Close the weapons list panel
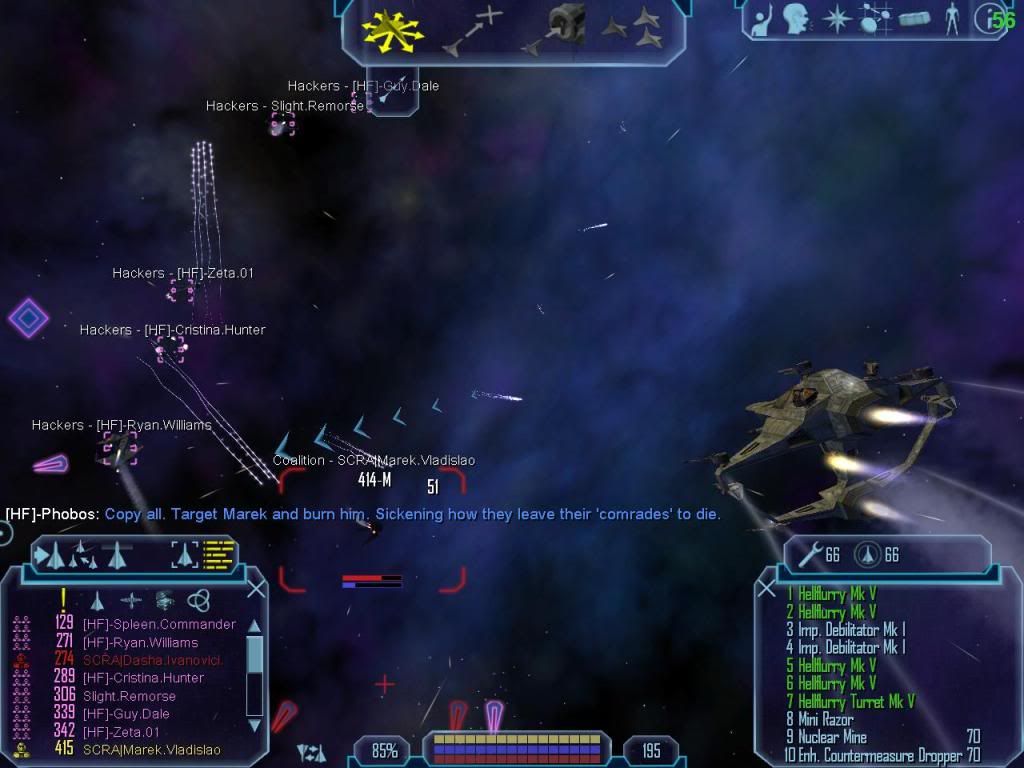This screenshot has width=1024, height=768. point(767,589)
